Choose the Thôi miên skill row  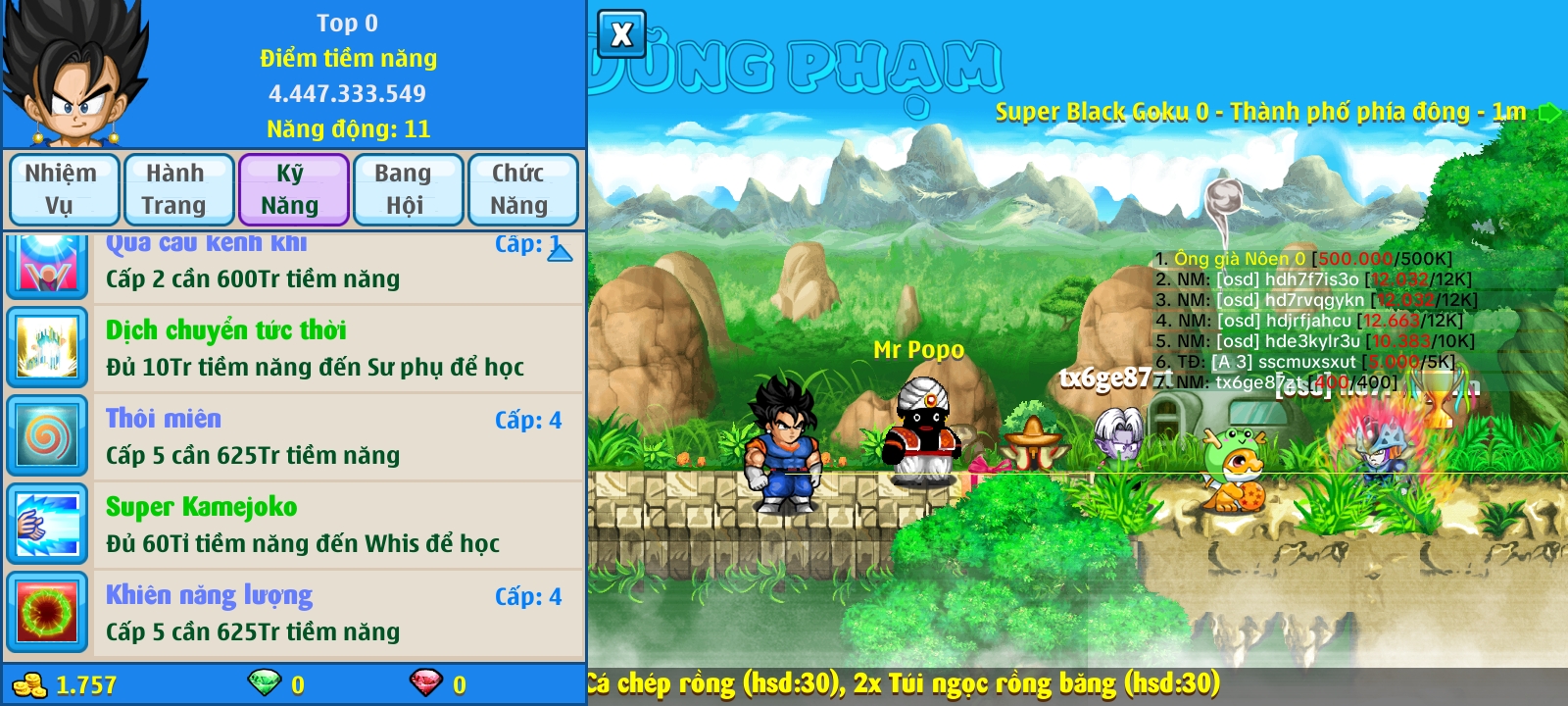coord(333,436)
